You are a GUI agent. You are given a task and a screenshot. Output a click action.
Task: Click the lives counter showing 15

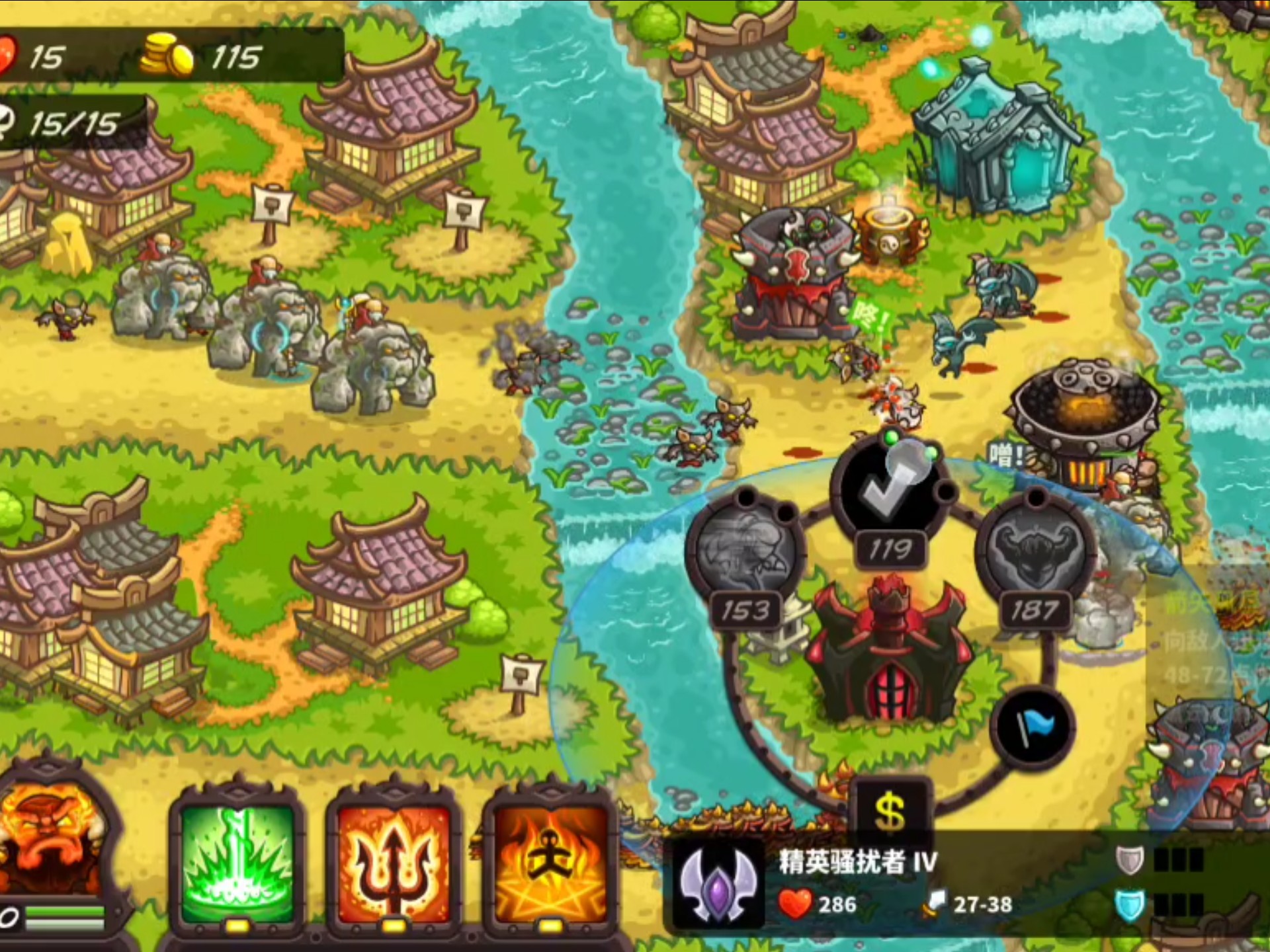click(46, 56)
